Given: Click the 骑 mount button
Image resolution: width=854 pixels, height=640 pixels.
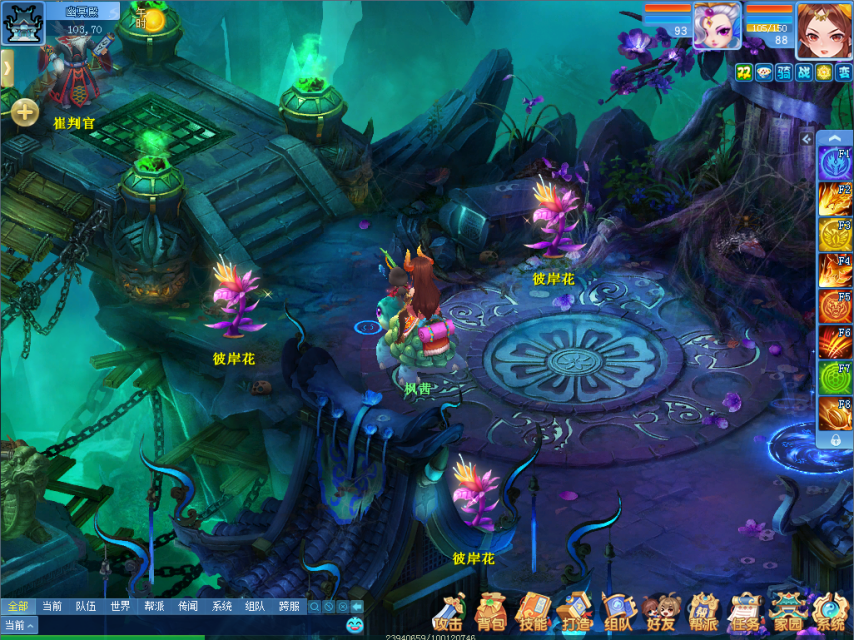Looking at the screenshot, I should click(783, 72).
